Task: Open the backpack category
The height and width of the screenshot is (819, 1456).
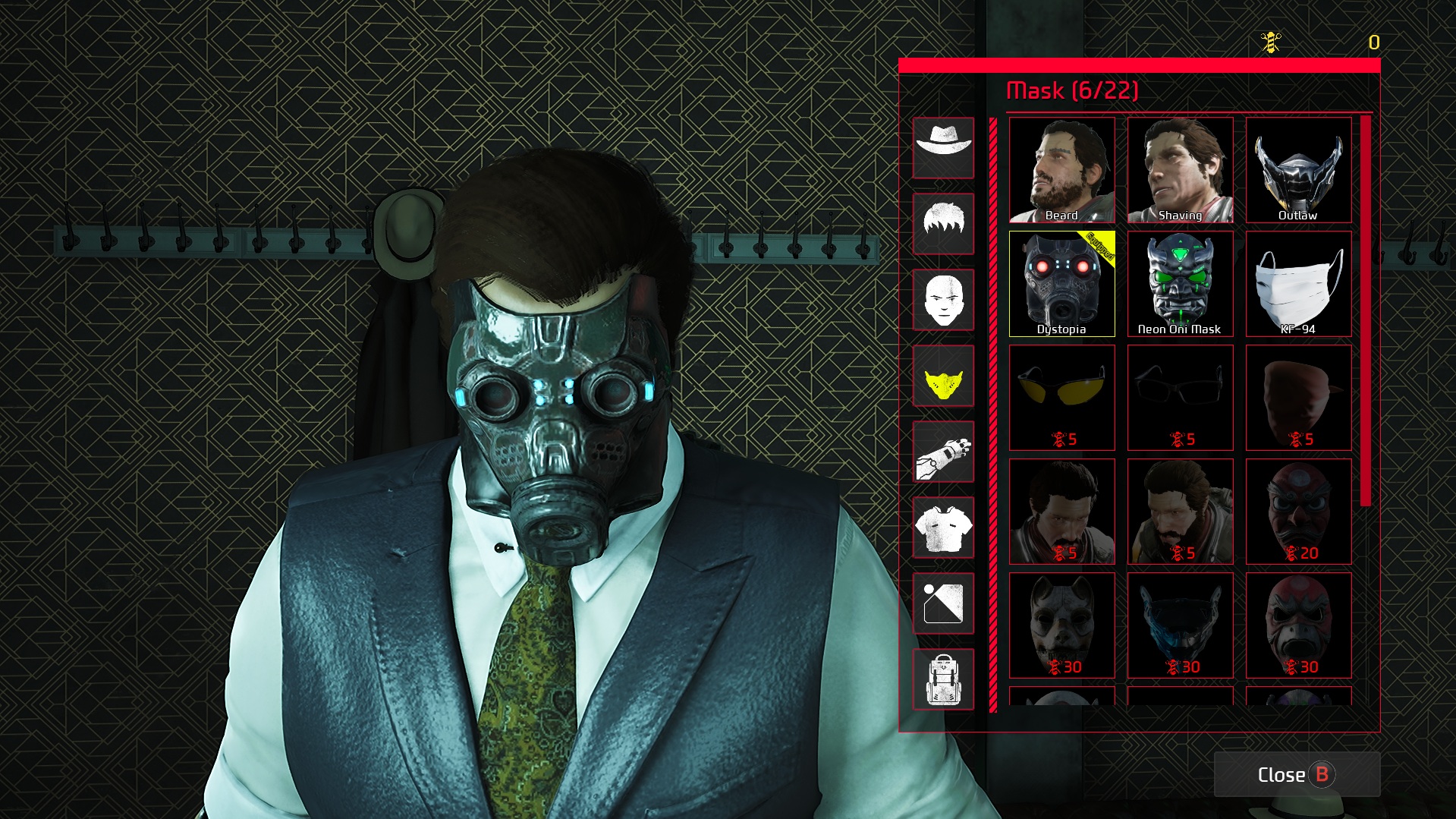Action: (943, 679)
